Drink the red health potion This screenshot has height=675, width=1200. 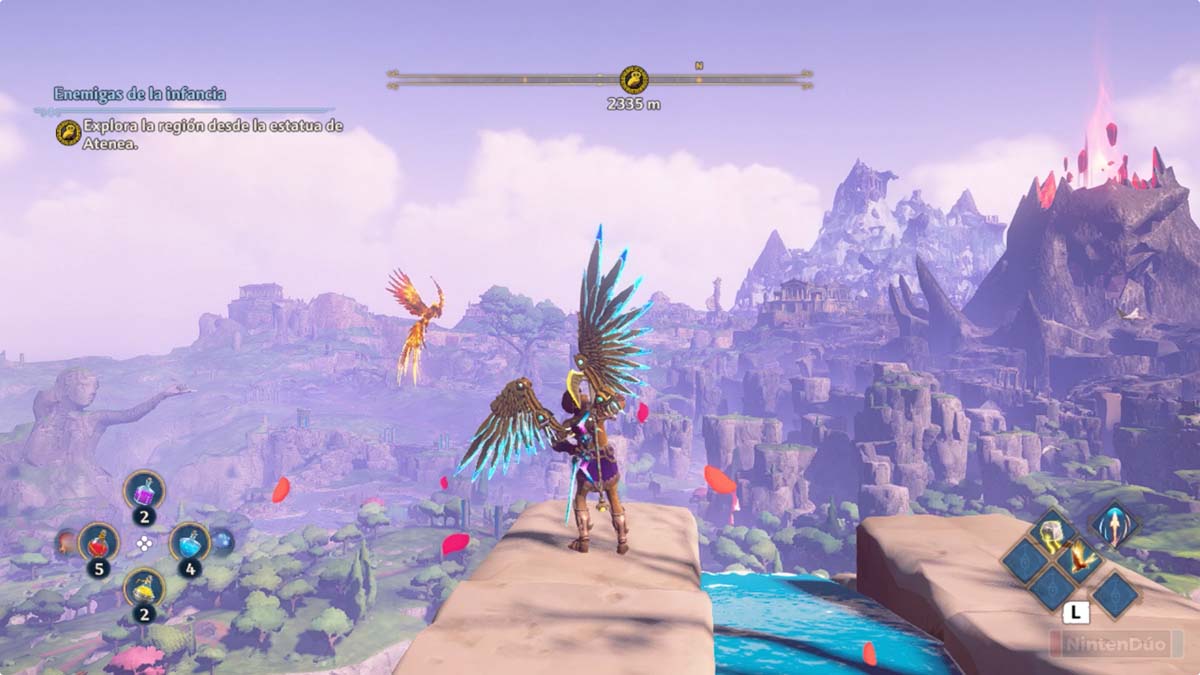[x=98, y=542]
